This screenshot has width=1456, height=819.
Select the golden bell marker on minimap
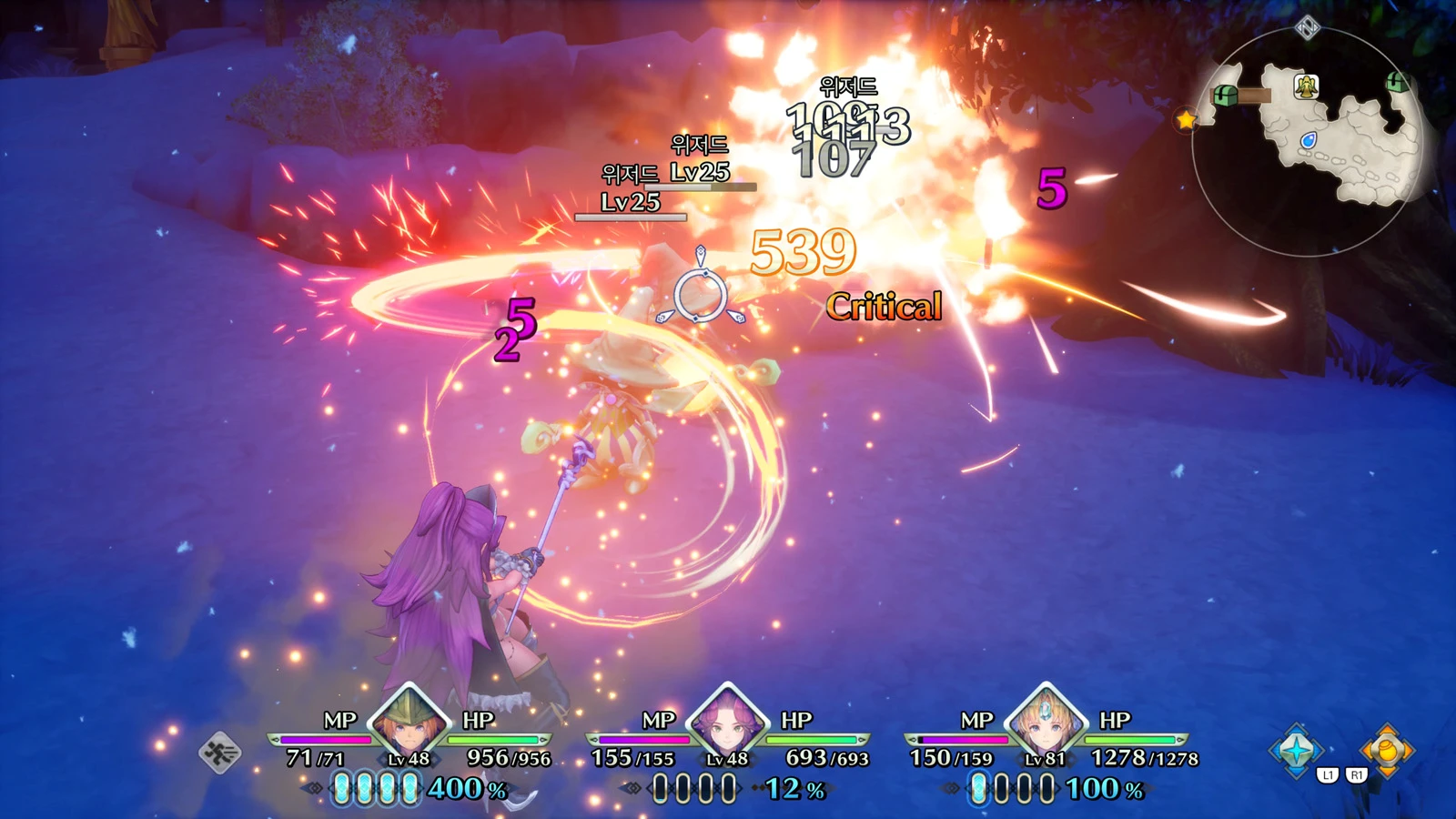(1307, 87)
